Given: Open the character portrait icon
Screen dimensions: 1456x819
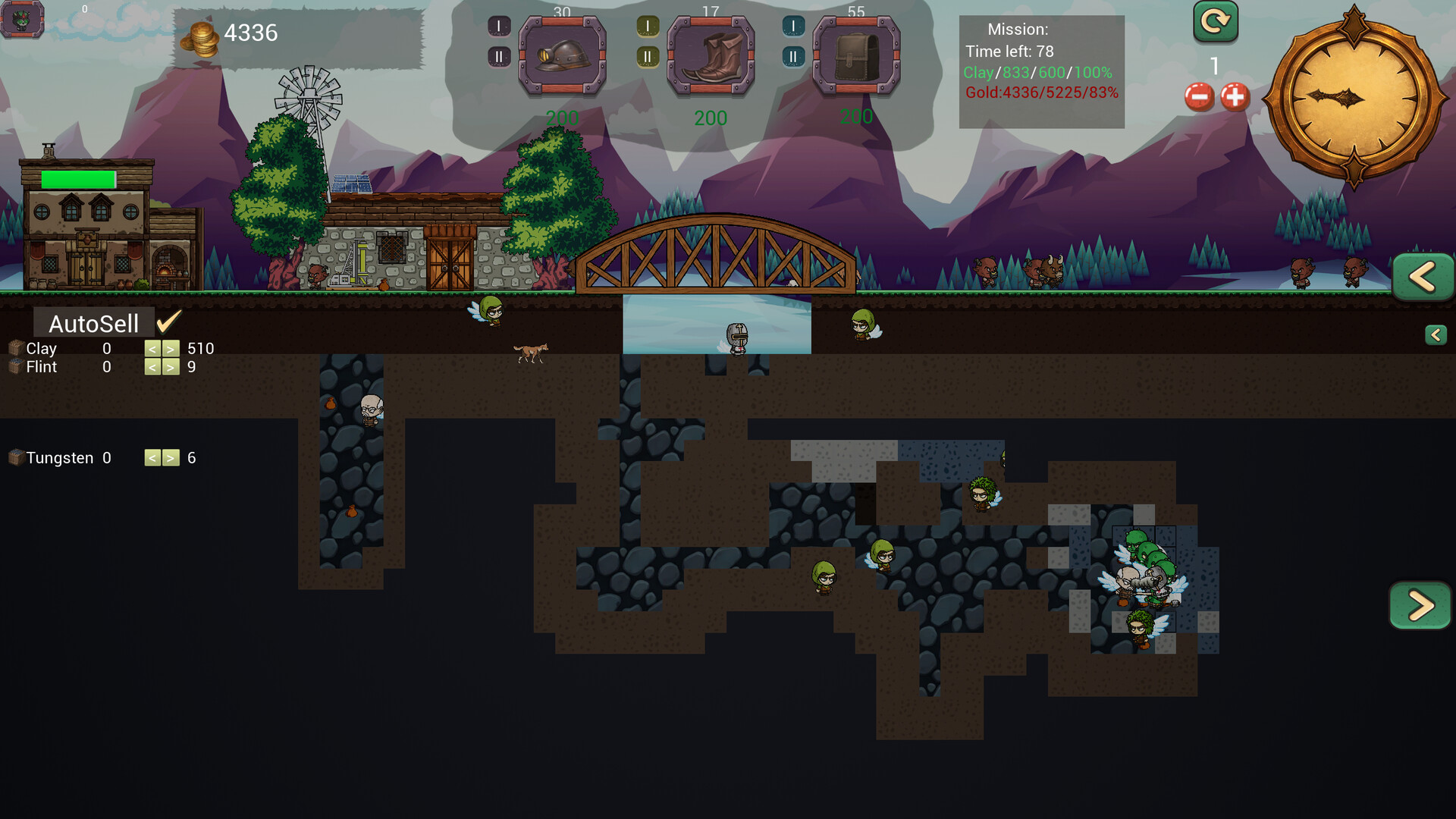Looking at the screenshot, I should 22,20.
